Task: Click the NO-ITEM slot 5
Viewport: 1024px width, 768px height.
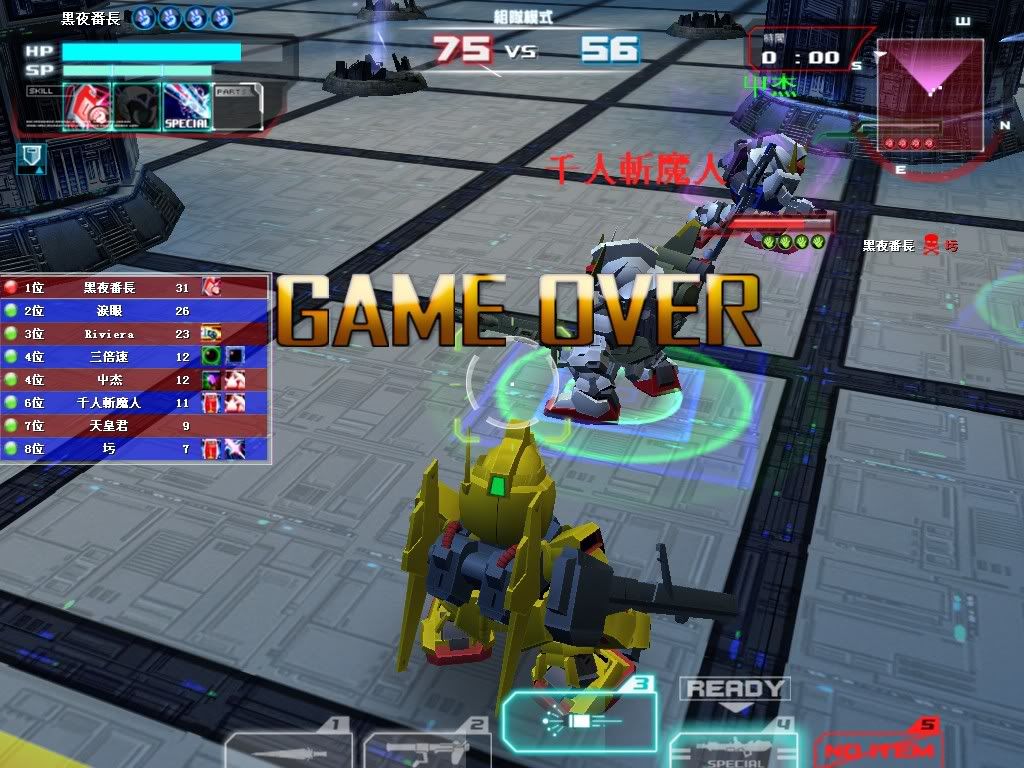Action: 876,748
